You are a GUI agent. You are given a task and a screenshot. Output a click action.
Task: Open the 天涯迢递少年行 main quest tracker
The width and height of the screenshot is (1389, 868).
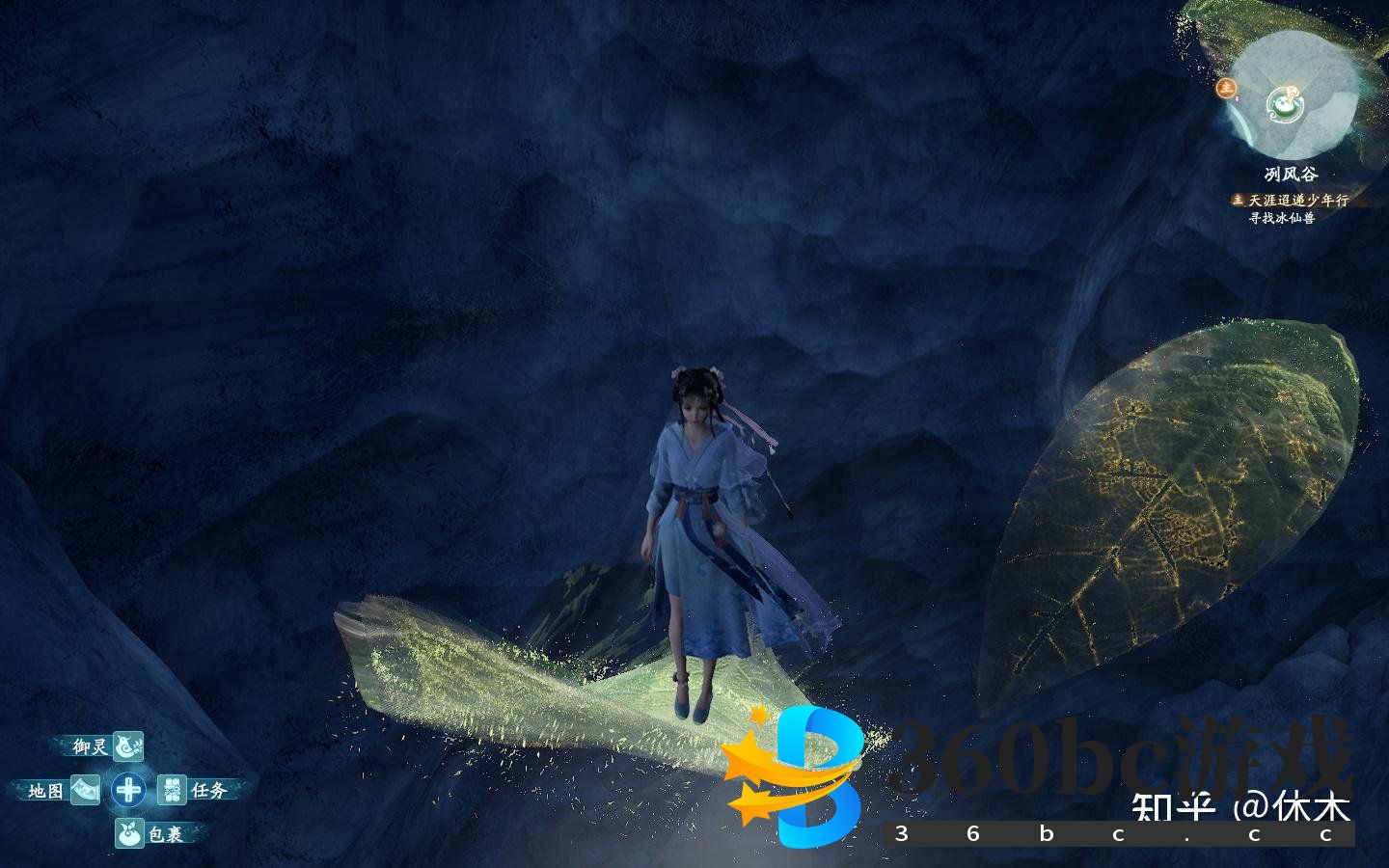click(1296, 200)
